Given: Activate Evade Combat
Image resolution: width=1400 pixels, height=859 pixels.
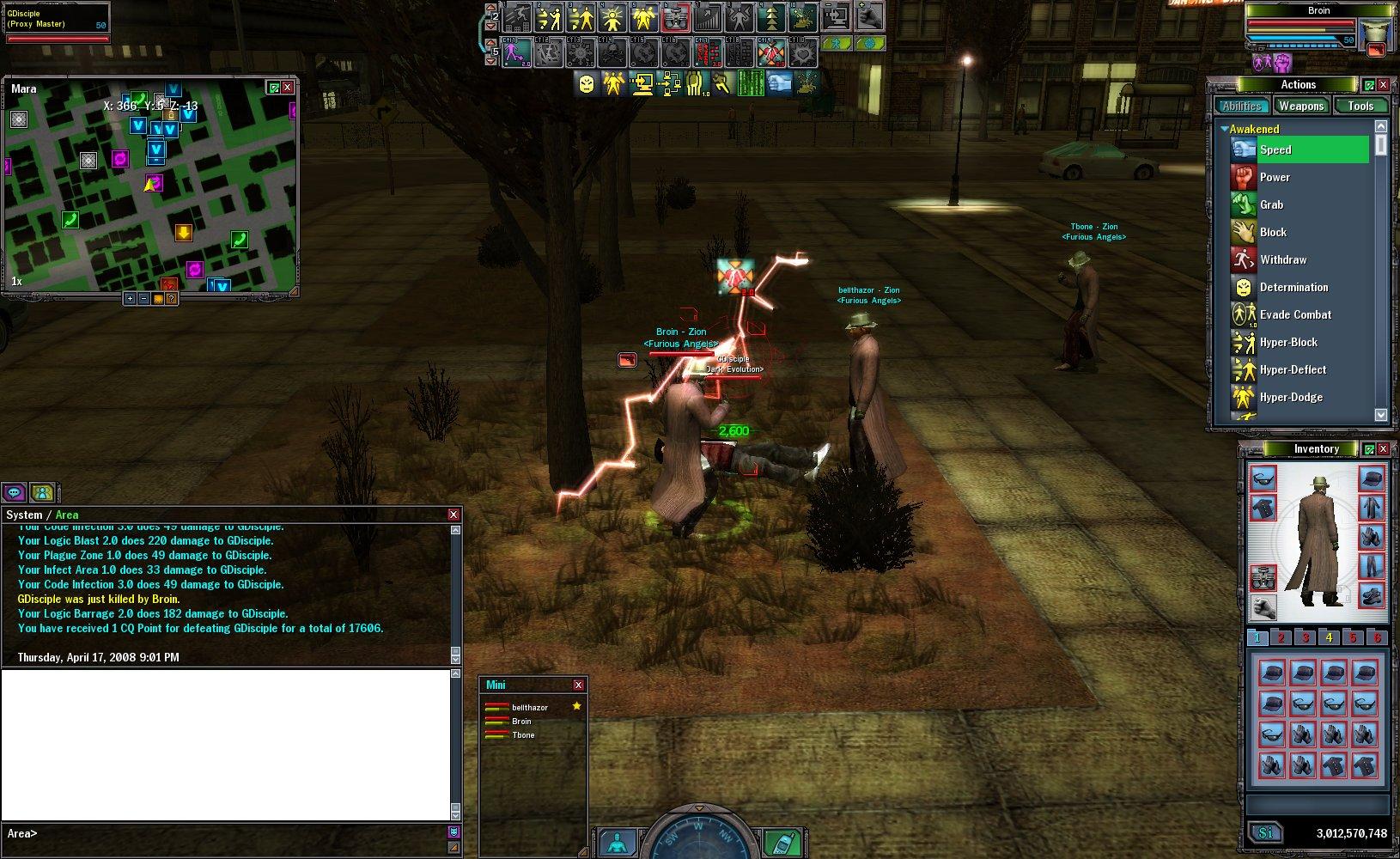Looking at the screenshot, I should [x=1294, y=314].
